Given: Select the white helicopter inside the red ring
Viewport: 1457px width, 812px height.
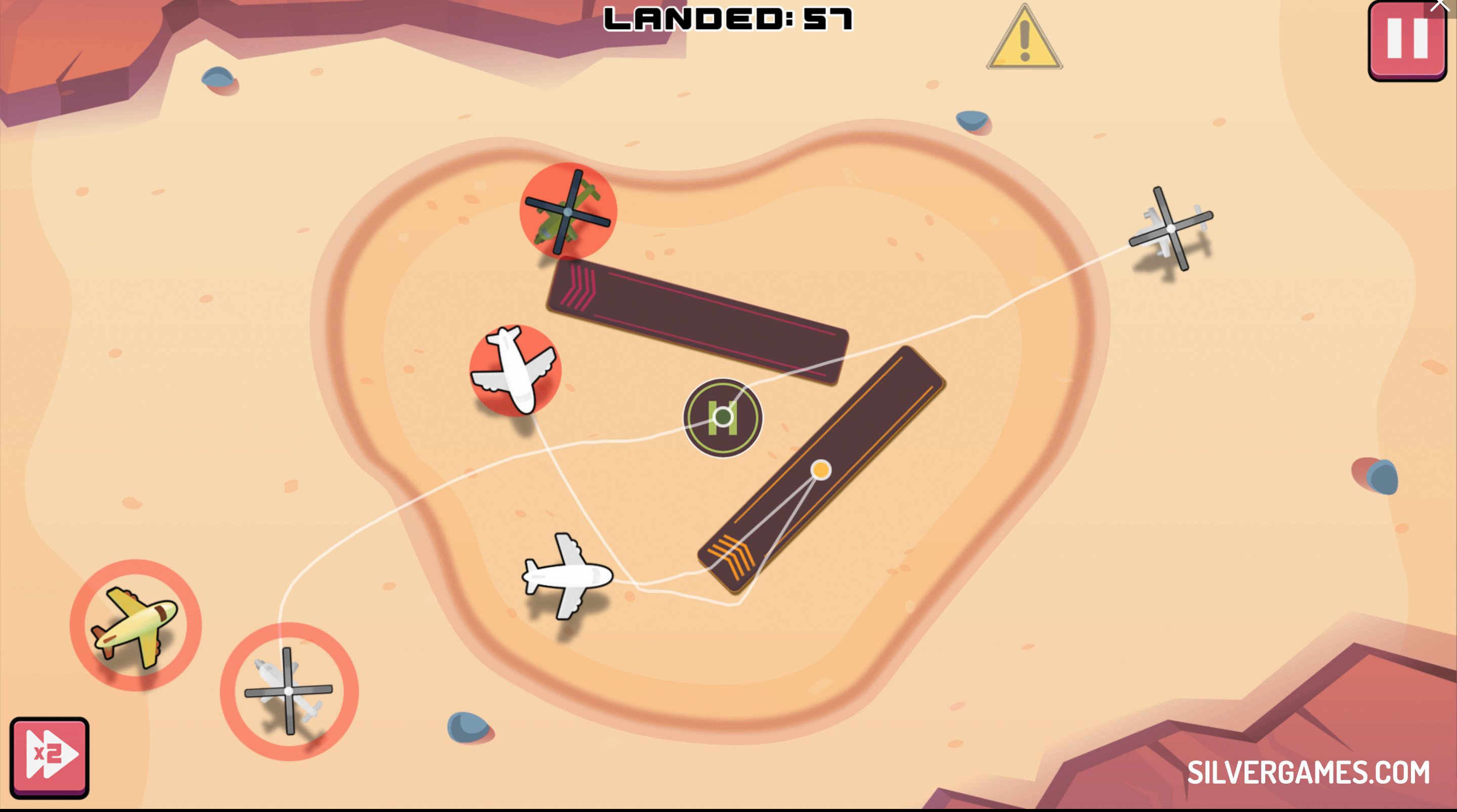Looking at the screenshot, I should [x=289, y=691].
